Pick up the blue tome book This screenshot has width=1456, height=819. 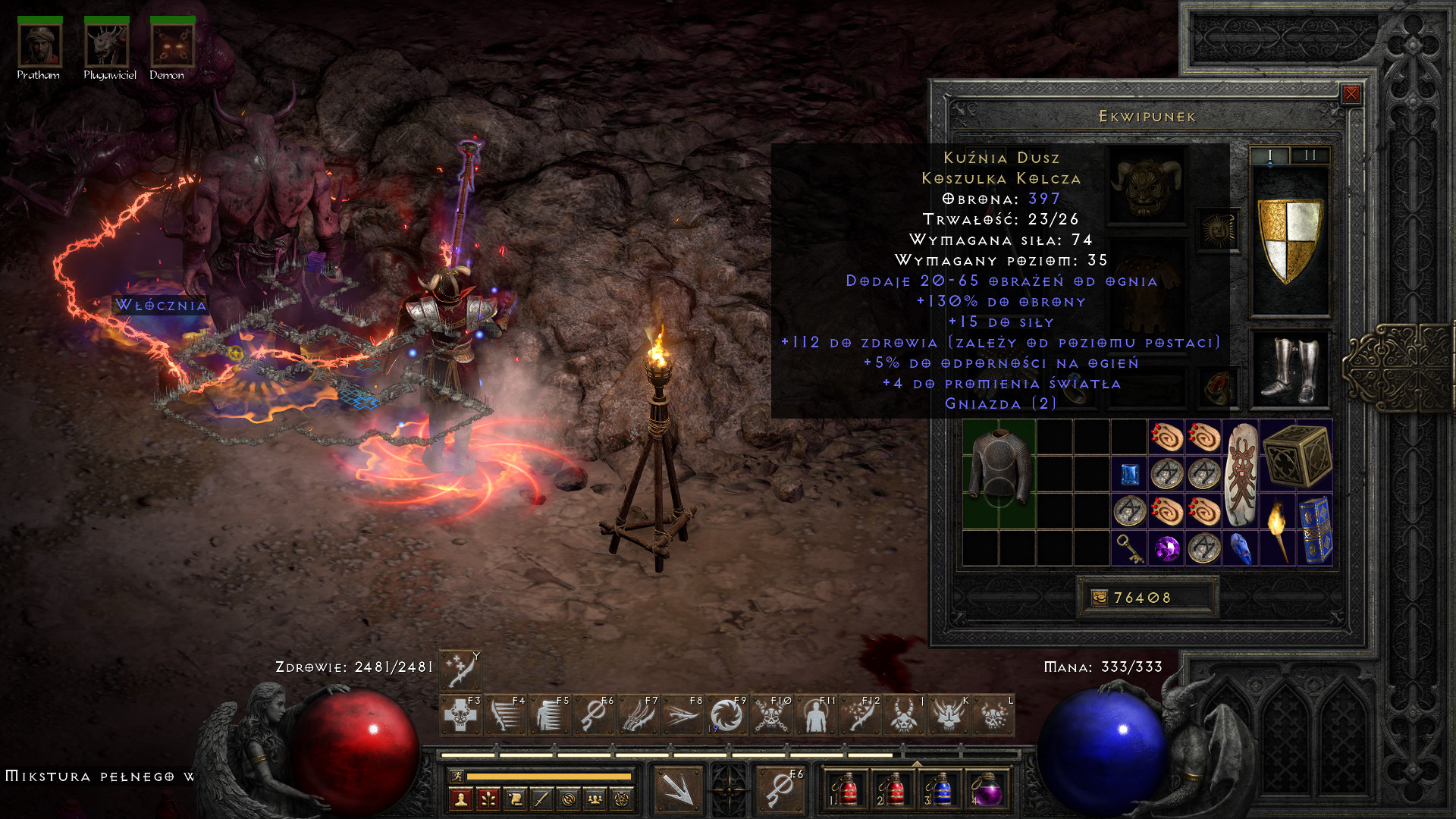click(x=1315, y=530)
